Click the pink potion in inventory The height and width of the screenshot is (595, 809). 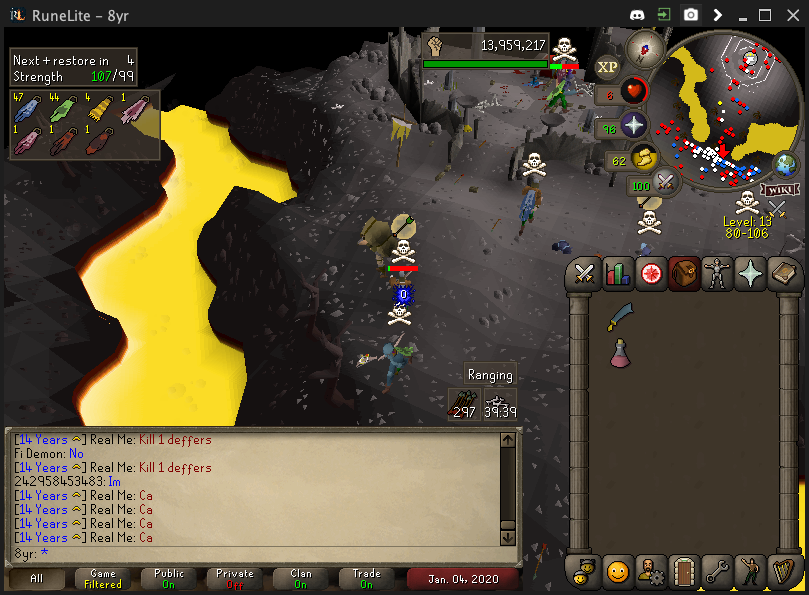(x=620, y=352)
